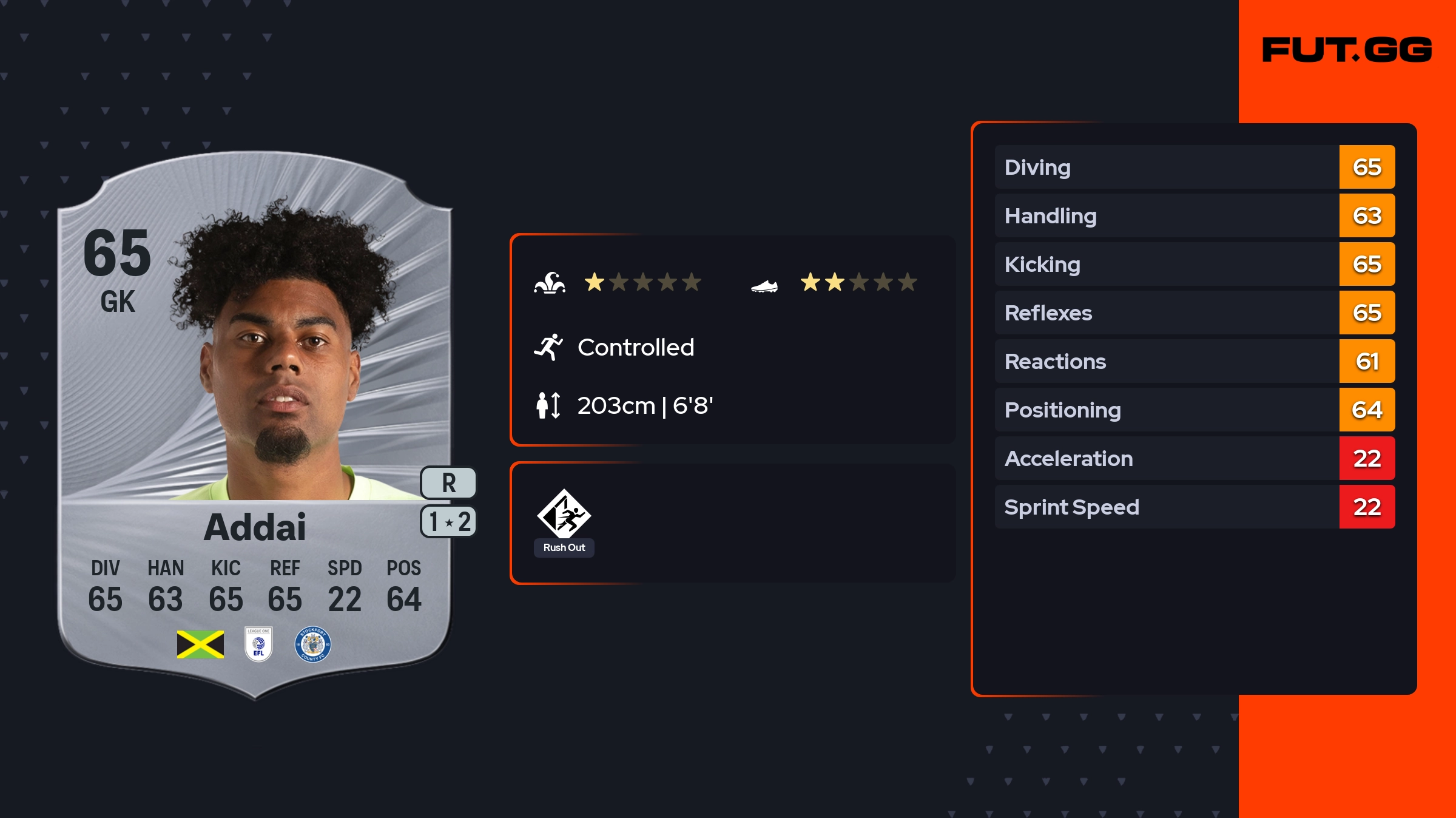Open the EFL League One badge
The image size is (1456, 818).
pos(258,644)
